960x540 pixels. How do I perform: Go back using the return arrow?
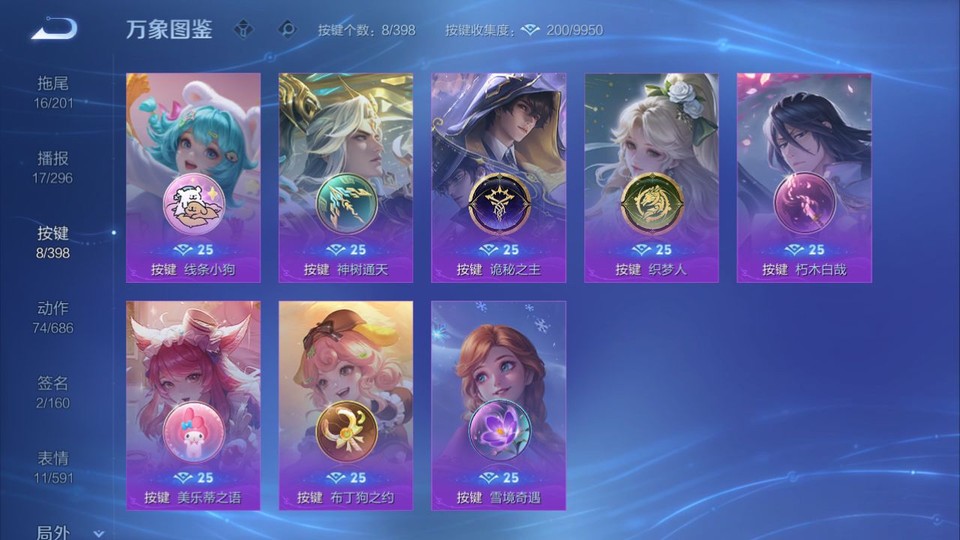click(x=54, y=28)
